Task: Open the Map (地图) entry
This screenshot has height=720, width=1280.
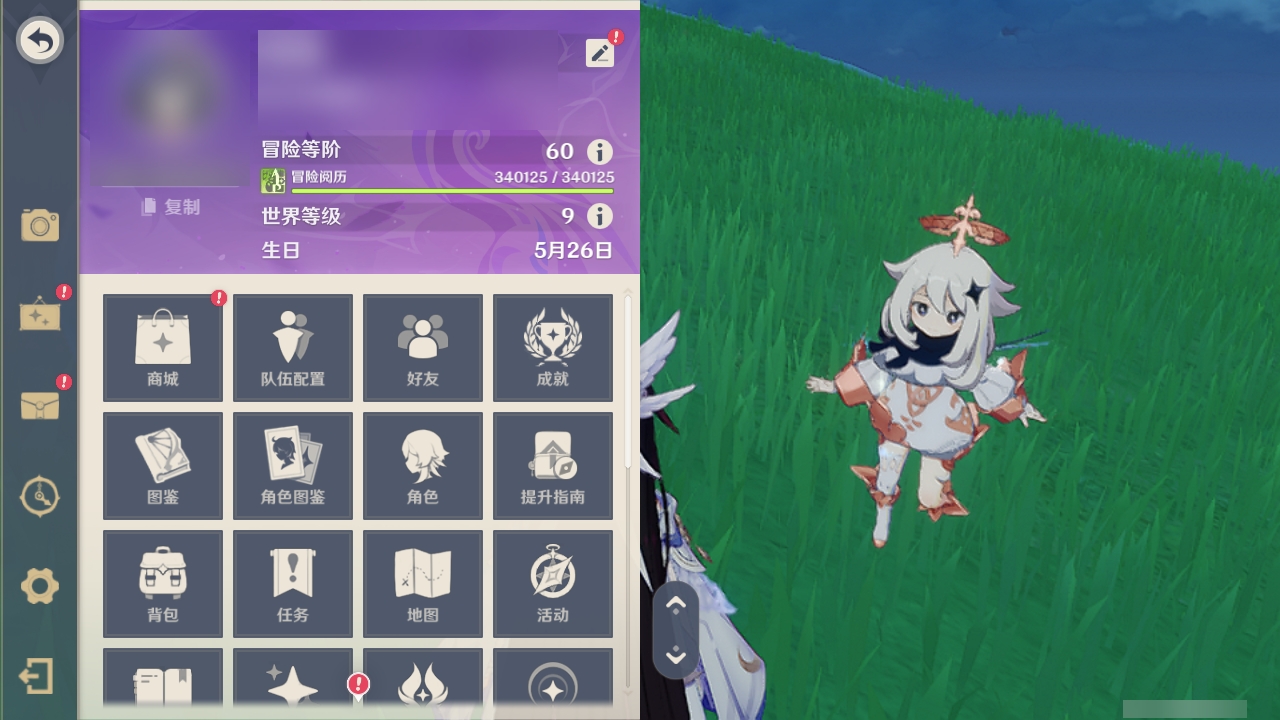Action: coord(422,584)
